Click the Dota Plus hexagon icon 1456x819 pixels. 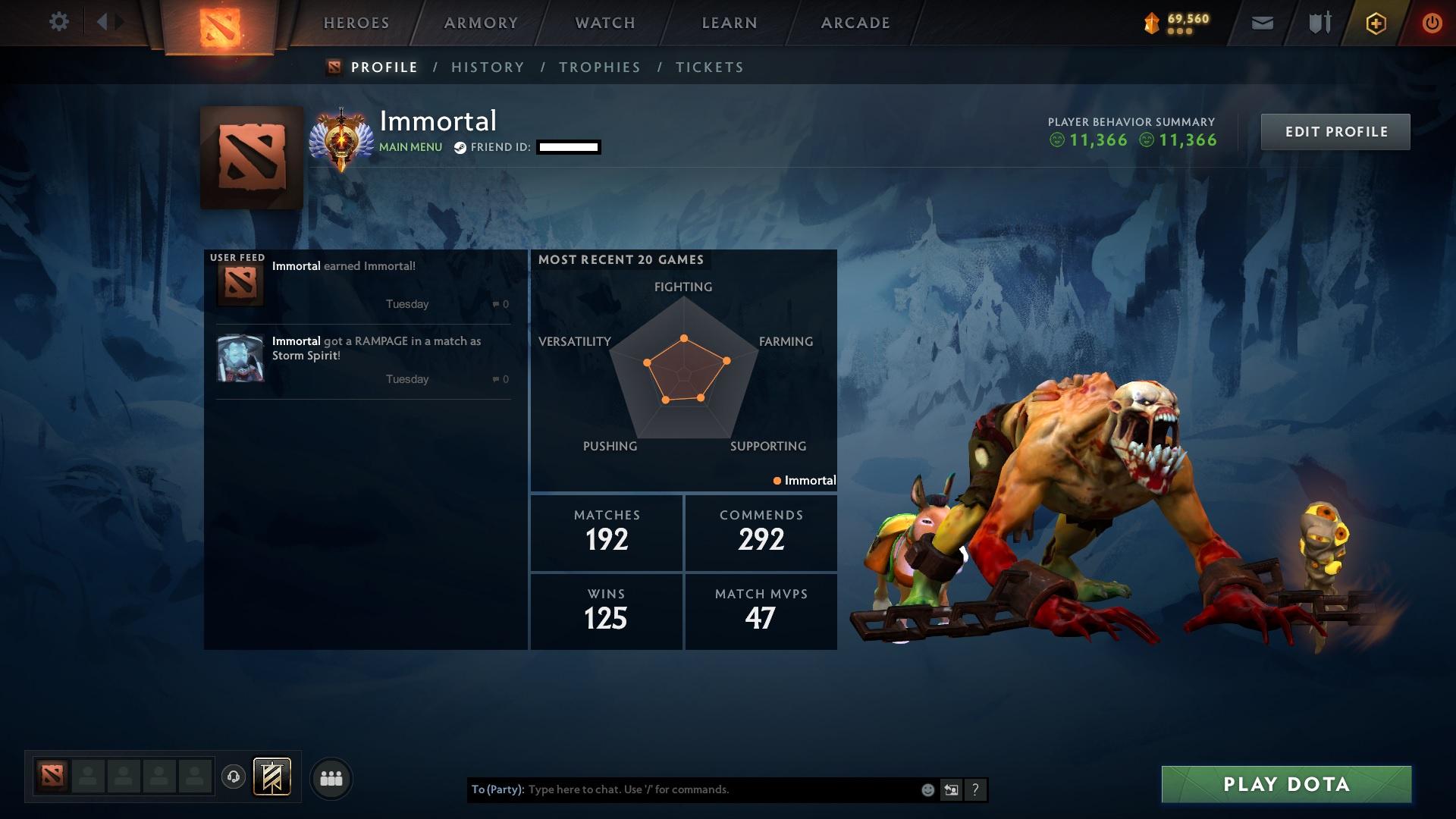[x=1375, y=22]
